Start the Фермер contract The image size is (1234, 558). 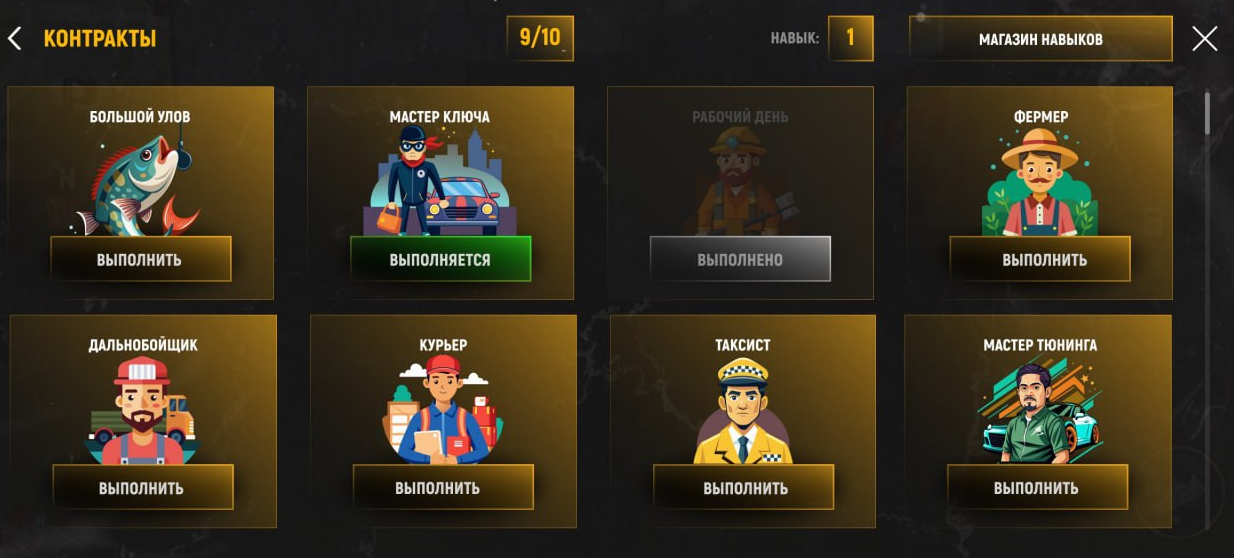[1040, 260]
